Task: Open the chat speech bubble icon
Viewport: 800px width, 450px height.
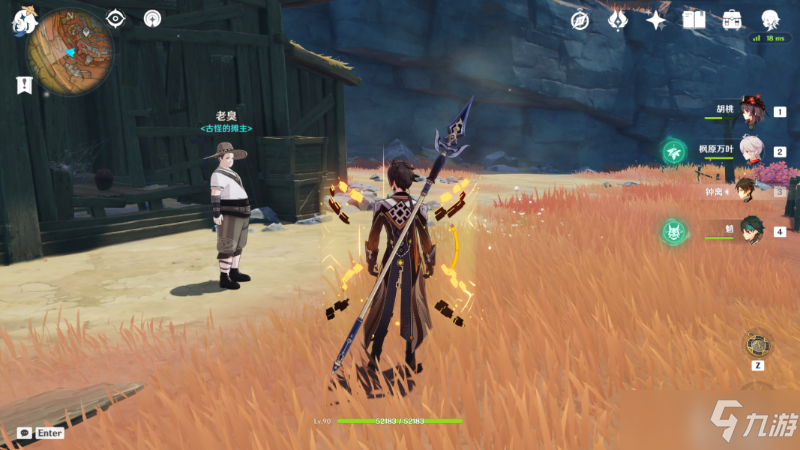Action: [x=24, y=433]
